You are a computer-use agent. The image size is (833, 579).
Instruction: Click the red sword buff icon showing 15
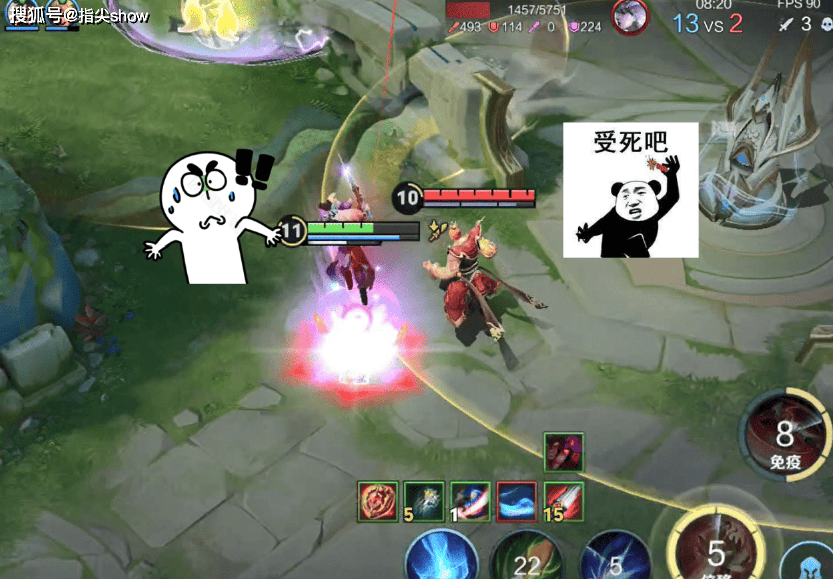click(564, 499)
